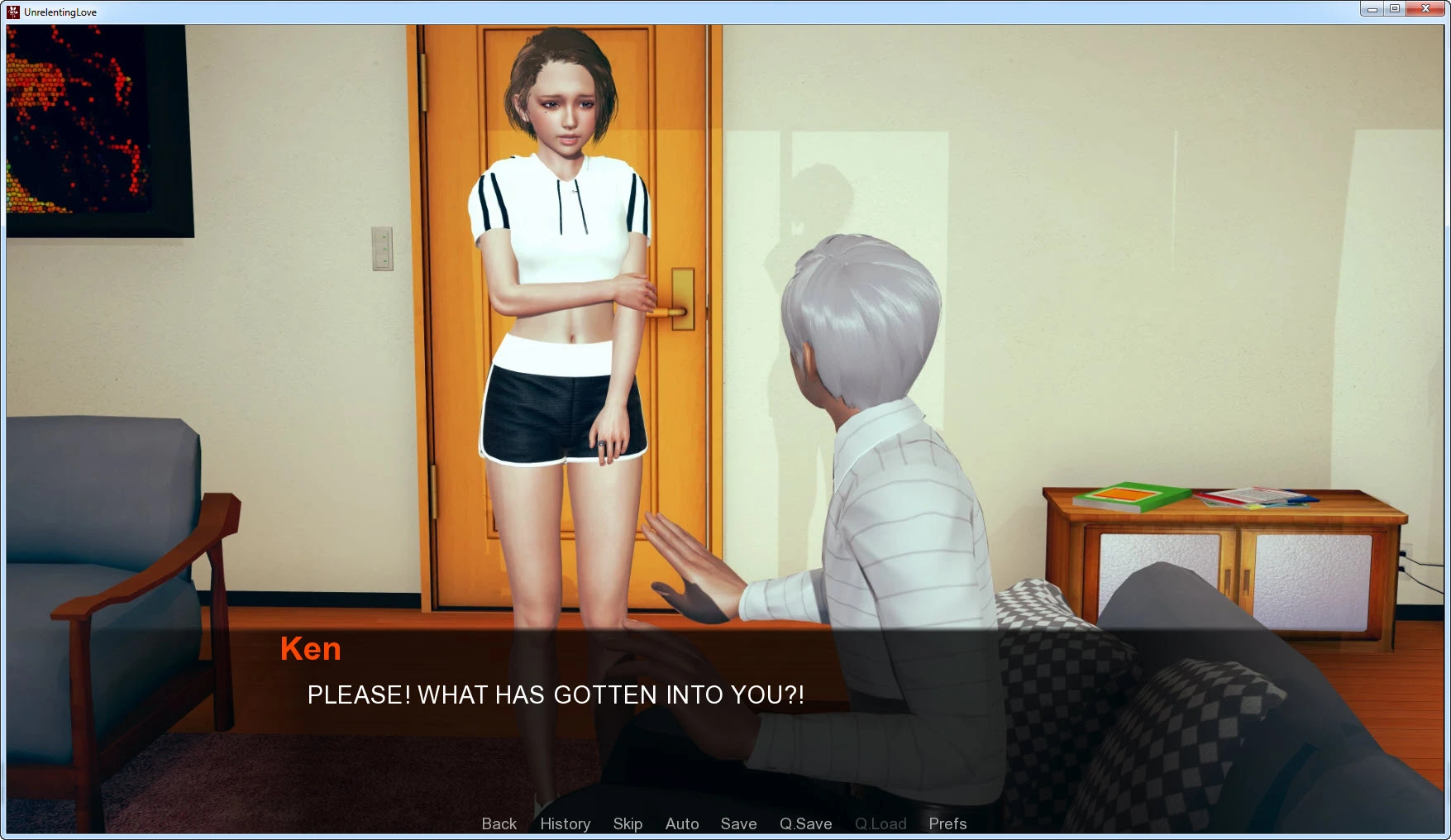
Task: Close the UnrelentingLove window
Action: click(1425, 9)
